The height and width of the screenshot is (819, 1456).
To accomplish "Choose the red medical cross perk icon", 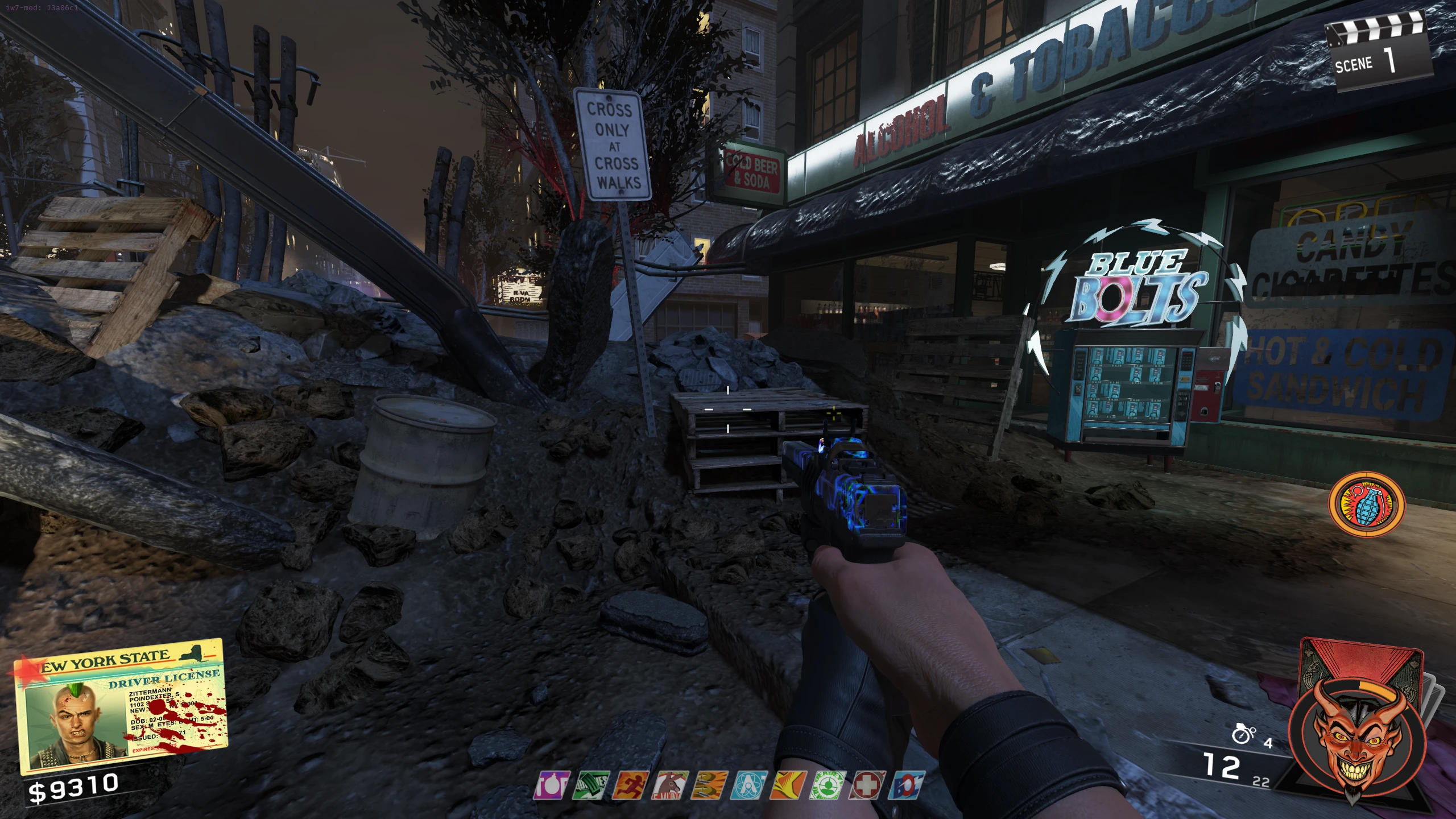I will [867, 786].
